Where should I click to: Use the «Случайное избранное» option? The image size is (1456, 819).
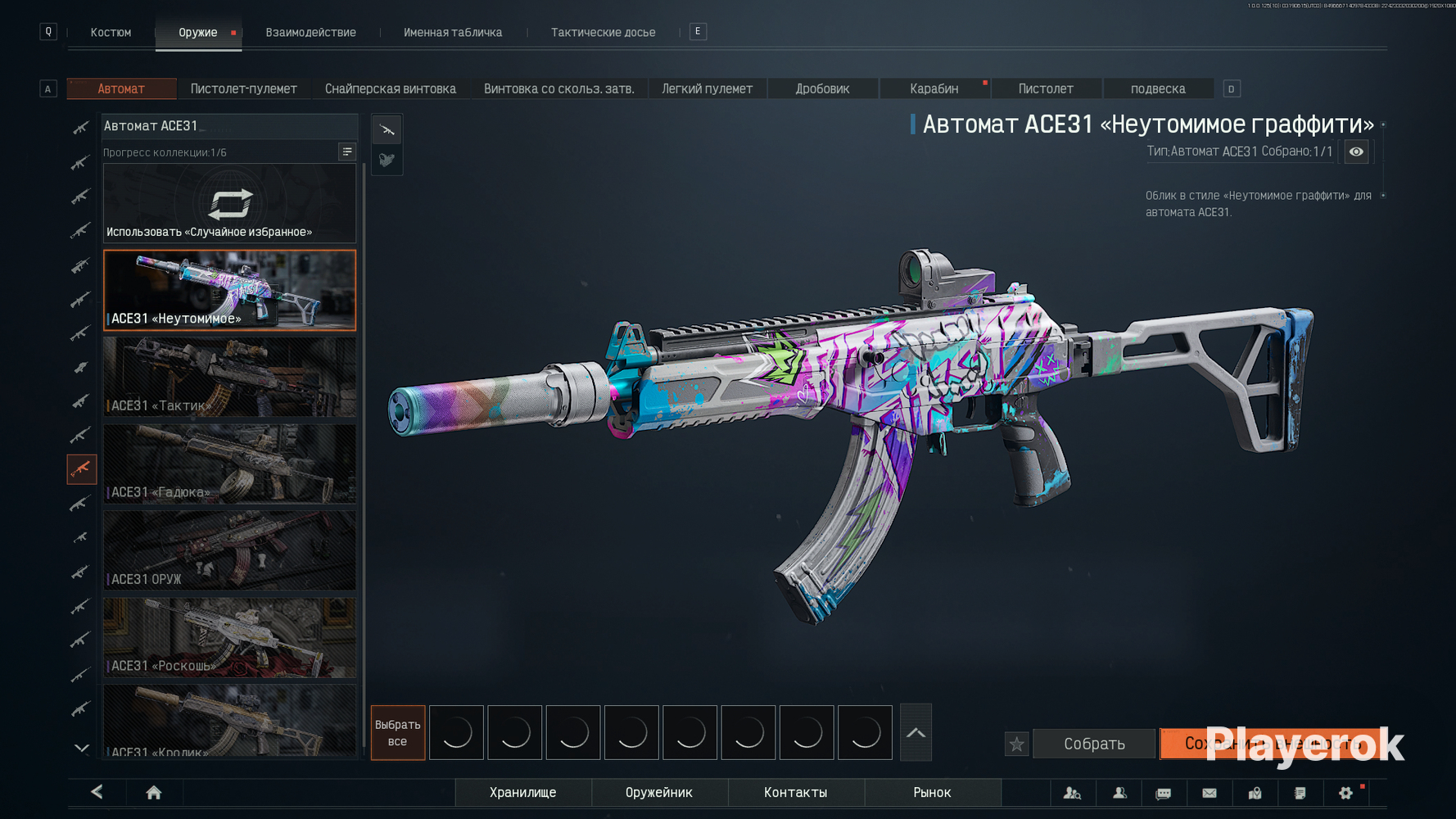229,204
